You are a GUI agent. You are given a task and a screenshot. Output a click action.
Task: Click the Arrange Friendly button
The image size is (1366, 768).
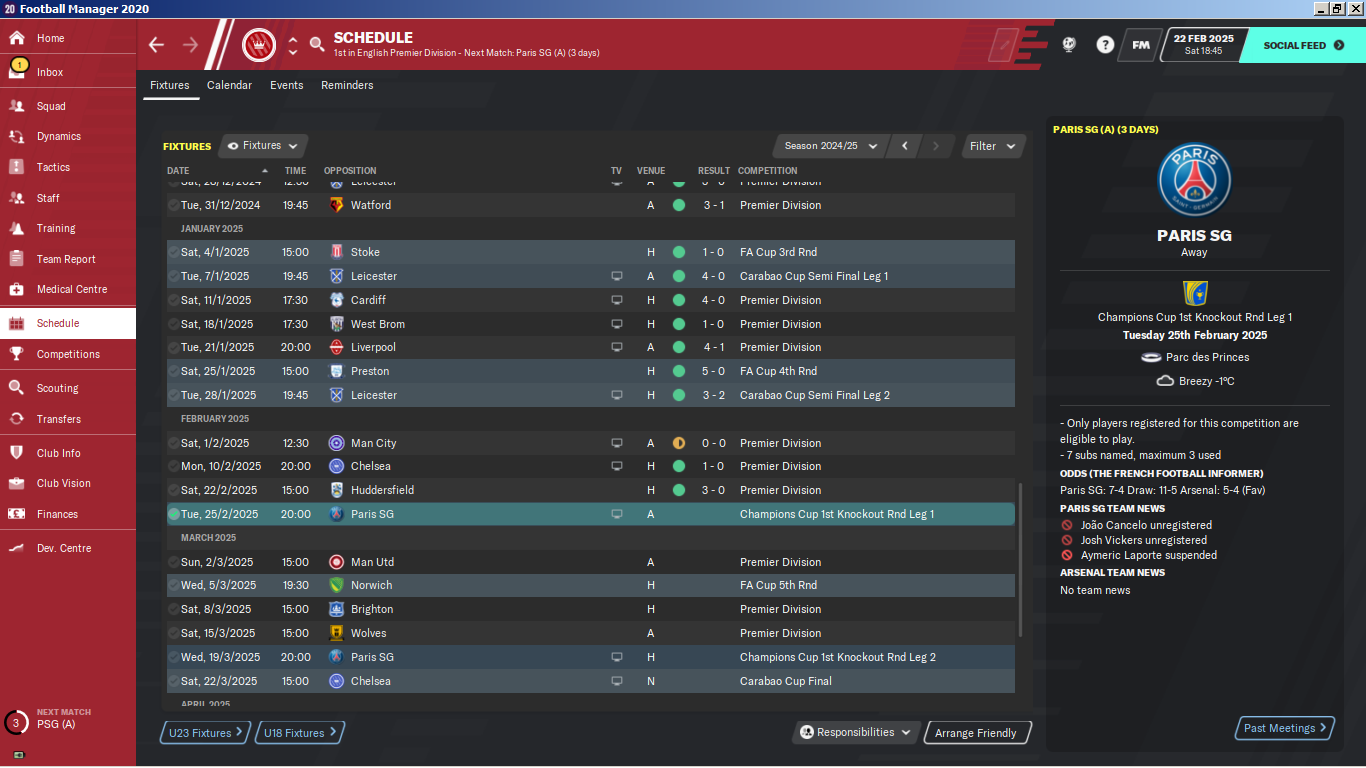(976, 733)
